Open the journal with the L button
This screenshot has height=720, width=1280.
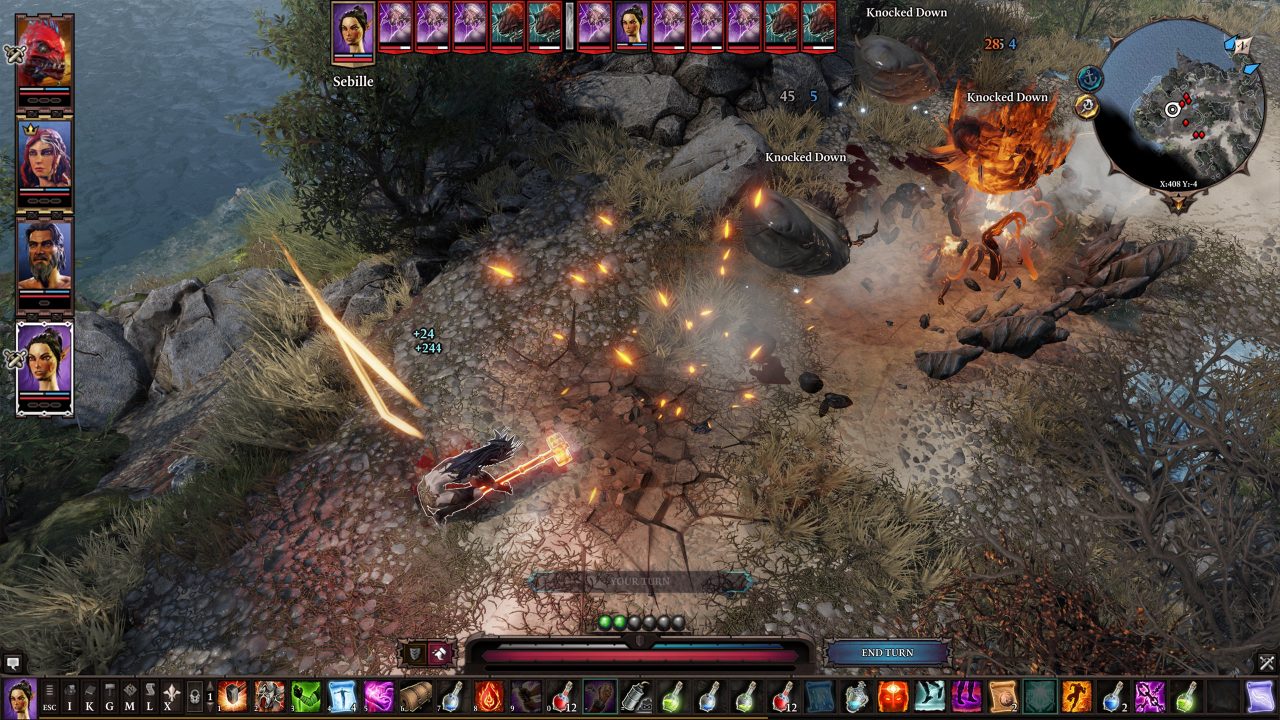pyautogui.click(x=149, y=696)
